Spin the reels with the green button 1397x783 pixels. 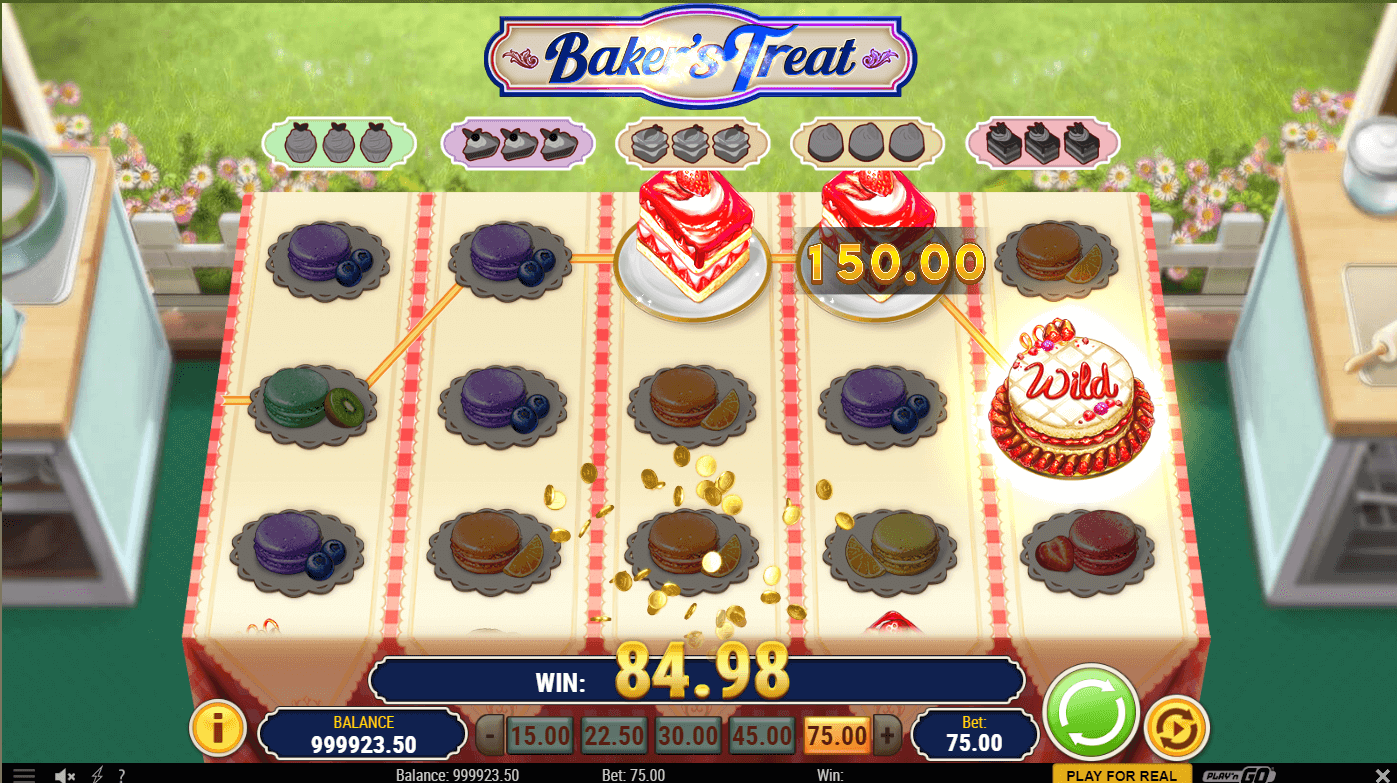click(x=1090, y=712)
